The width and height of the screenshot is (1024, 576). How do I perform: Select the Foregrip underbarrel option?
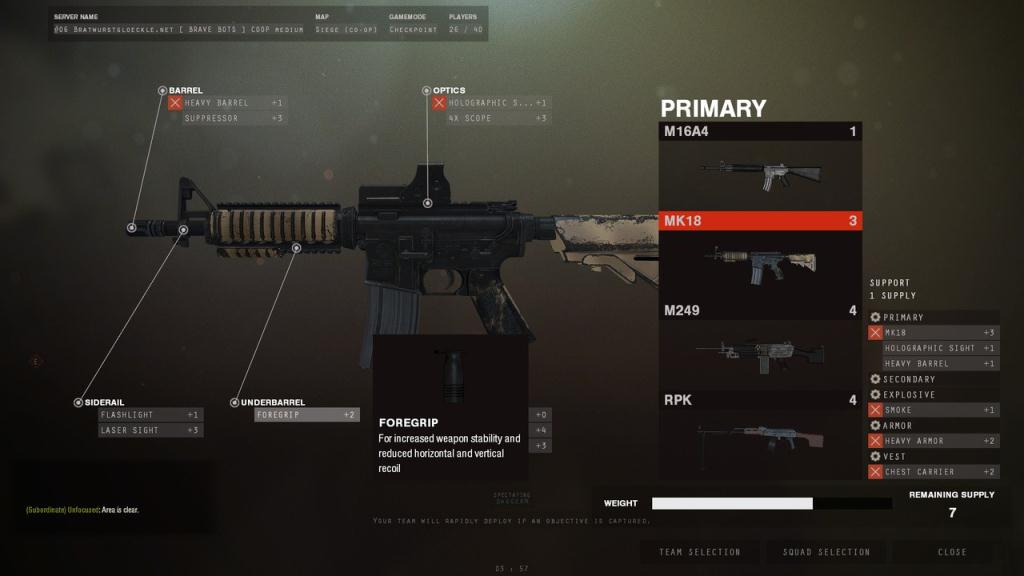pos(306,414)
